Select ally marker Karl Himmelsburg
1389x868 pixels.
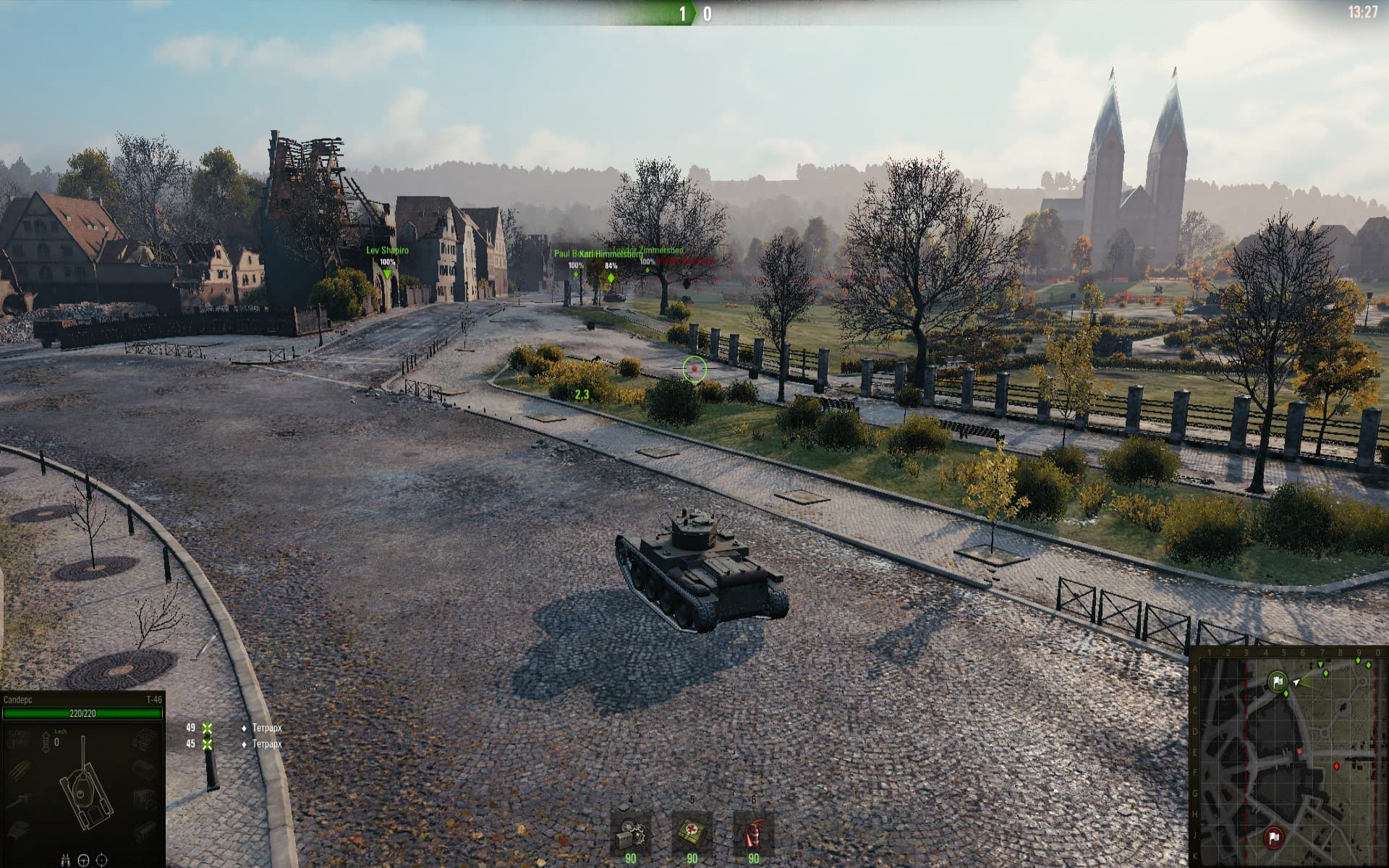[611, 278]
